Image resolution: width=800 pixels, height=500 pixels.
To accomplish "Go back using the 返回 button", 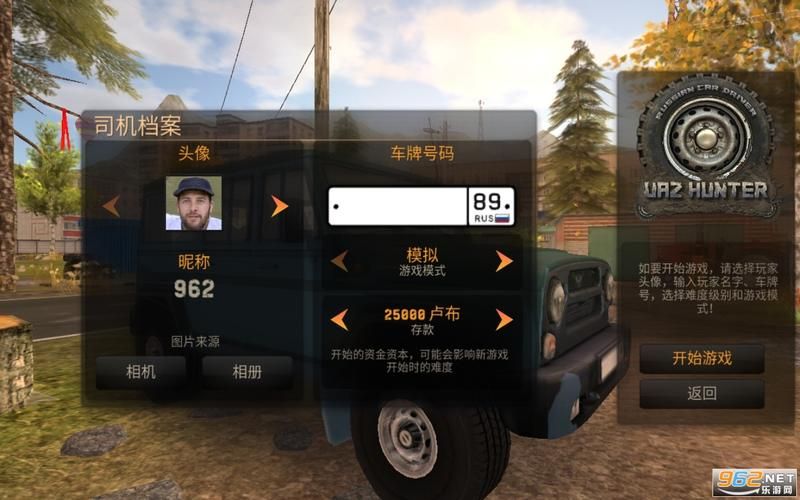I will click(x=702, y=393).
